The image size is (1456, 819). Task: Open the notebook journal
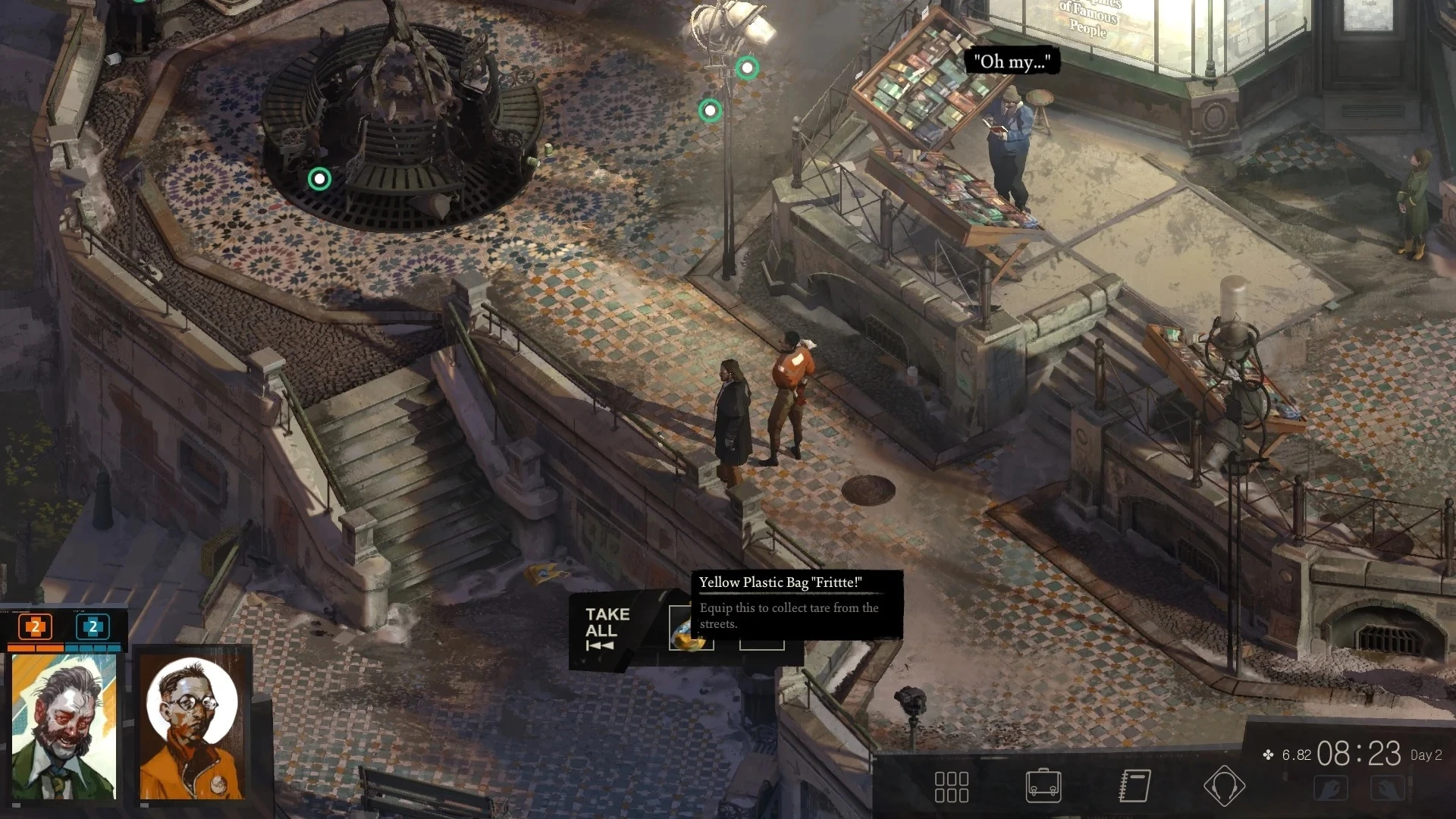click(1134, 786)
